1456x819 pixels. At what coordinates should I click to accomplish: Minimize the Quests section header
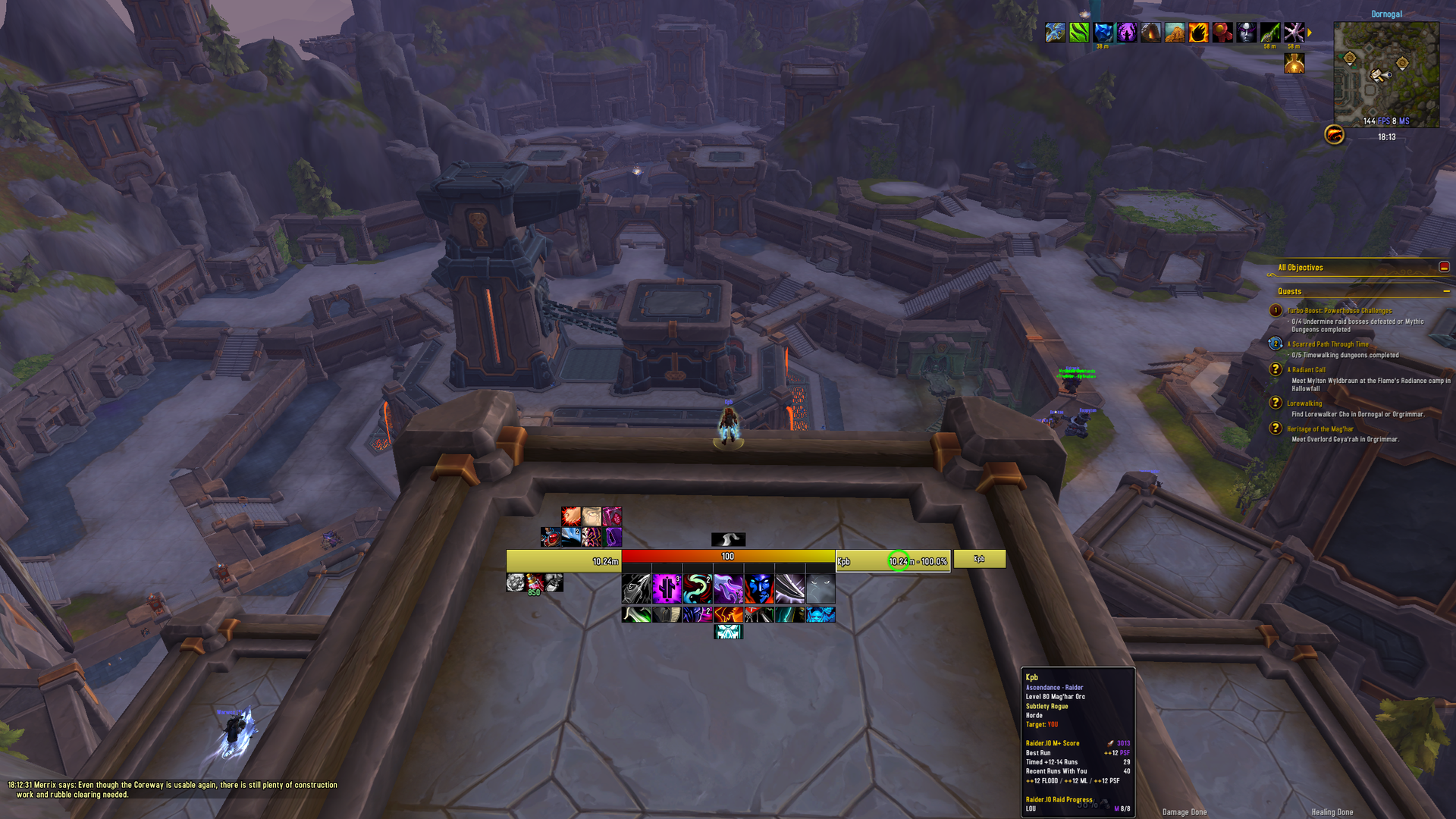point(1446,291)
